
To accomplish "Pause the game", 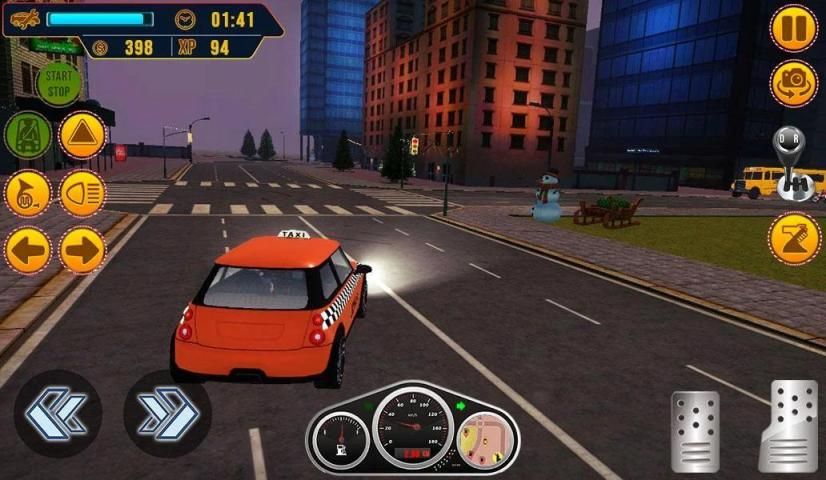I will click(x=794, y=28).
